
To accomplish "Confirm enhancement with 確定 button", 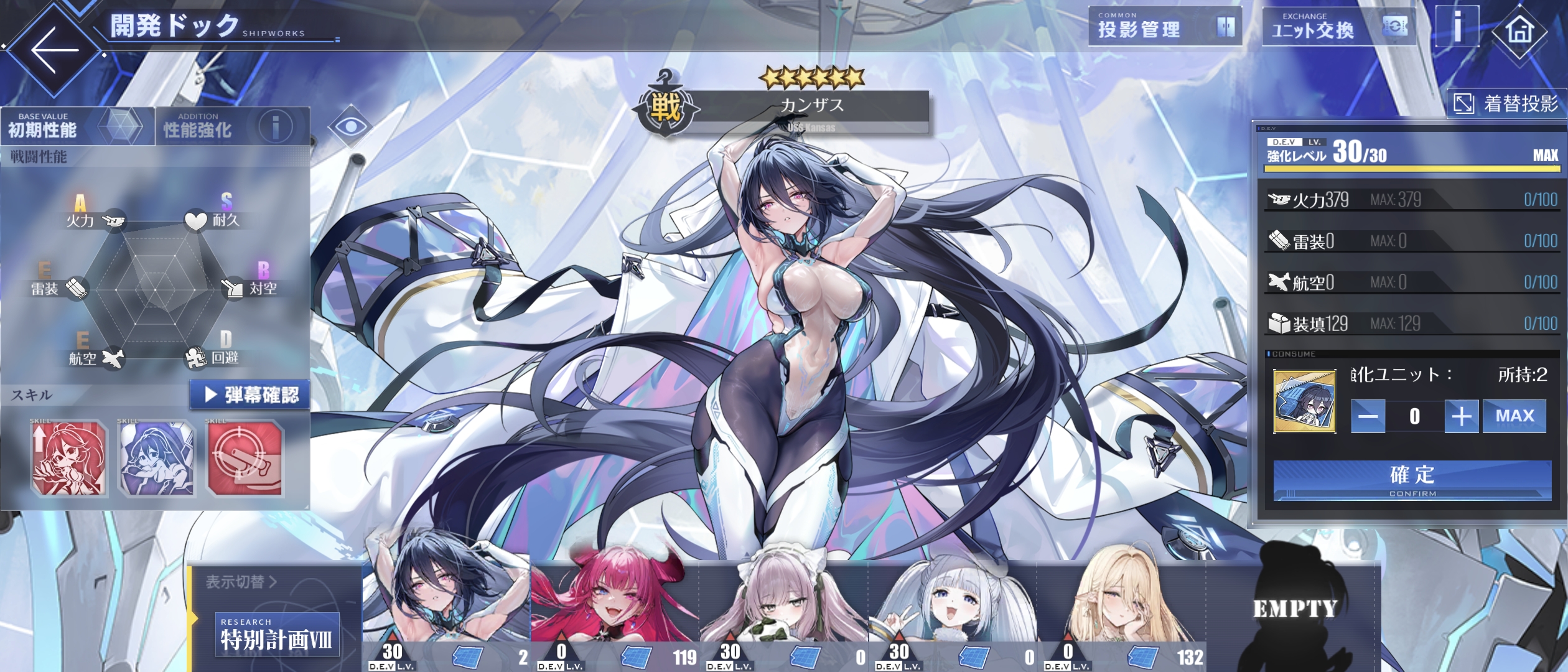I will tap(1412, 480).
